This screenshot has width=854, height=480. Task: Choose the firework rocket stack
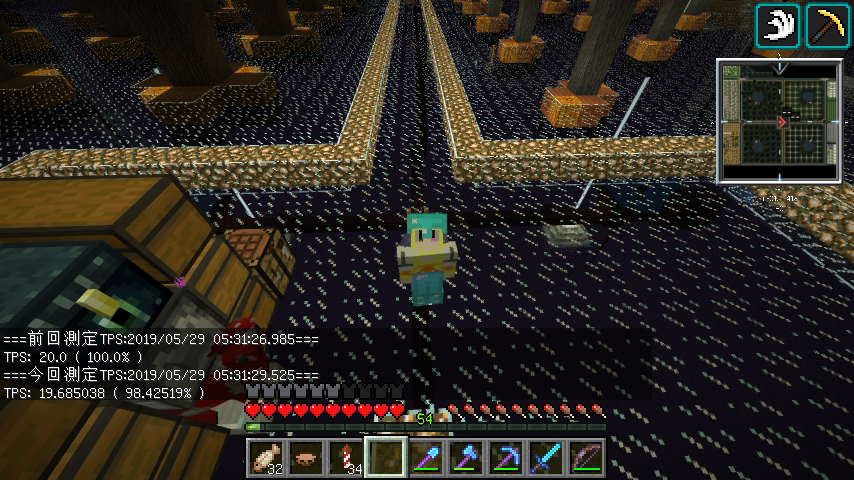pyautogui.click(x=345, y=458)
